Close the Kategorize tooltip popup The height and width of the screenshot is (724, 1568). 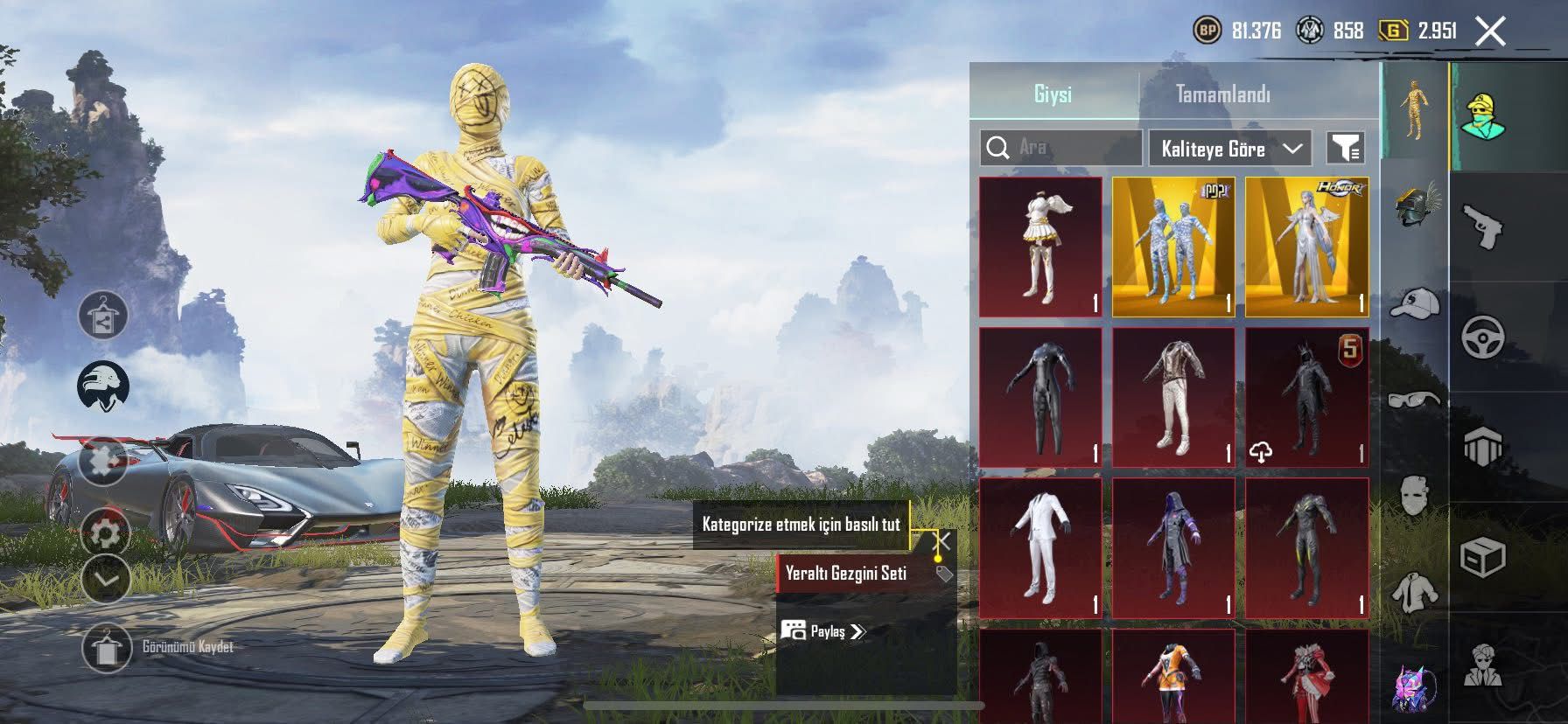click(x=942, y=541)
